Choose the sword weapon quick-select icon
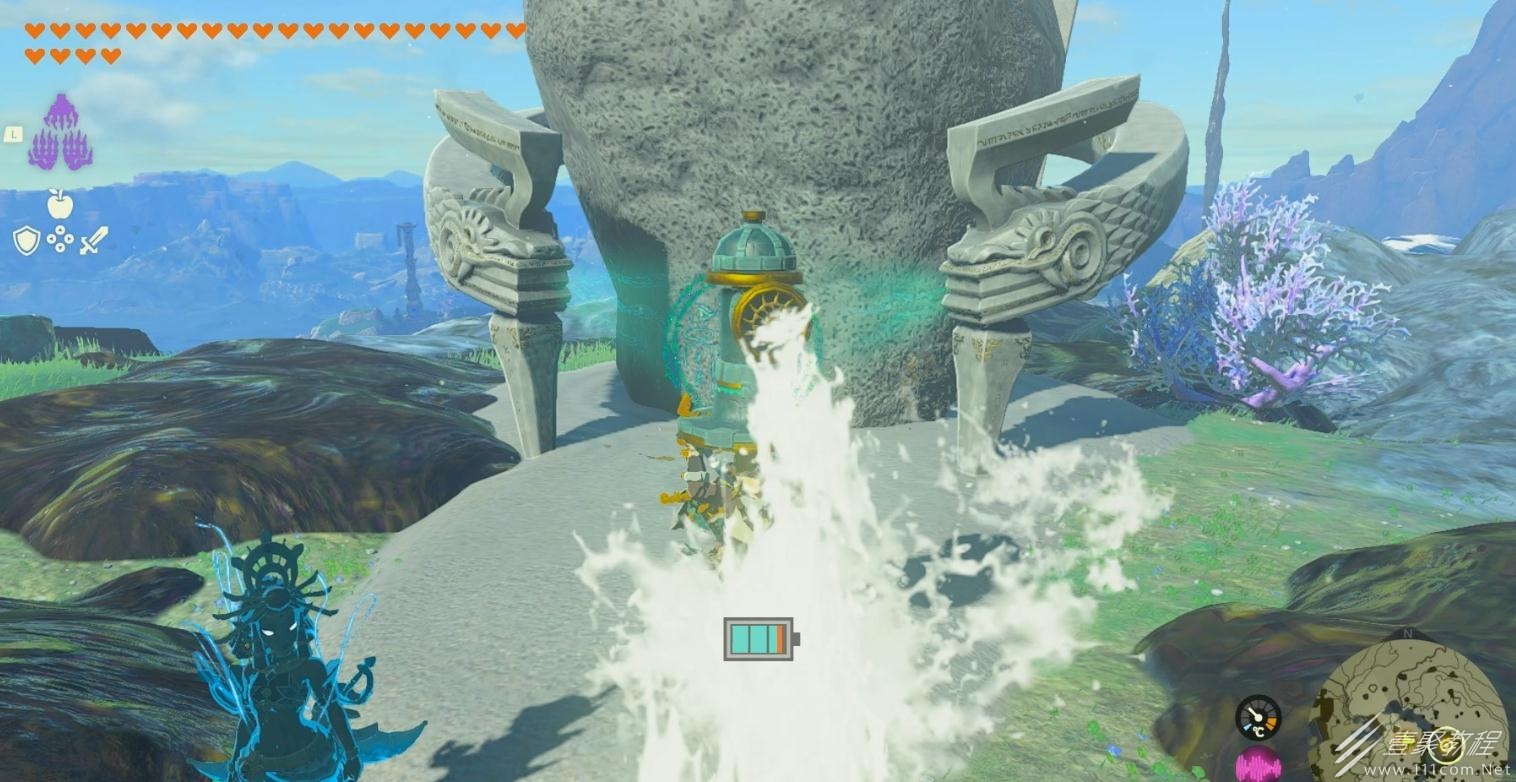Screen dimensions: 1516x782 tap(93, 240)
